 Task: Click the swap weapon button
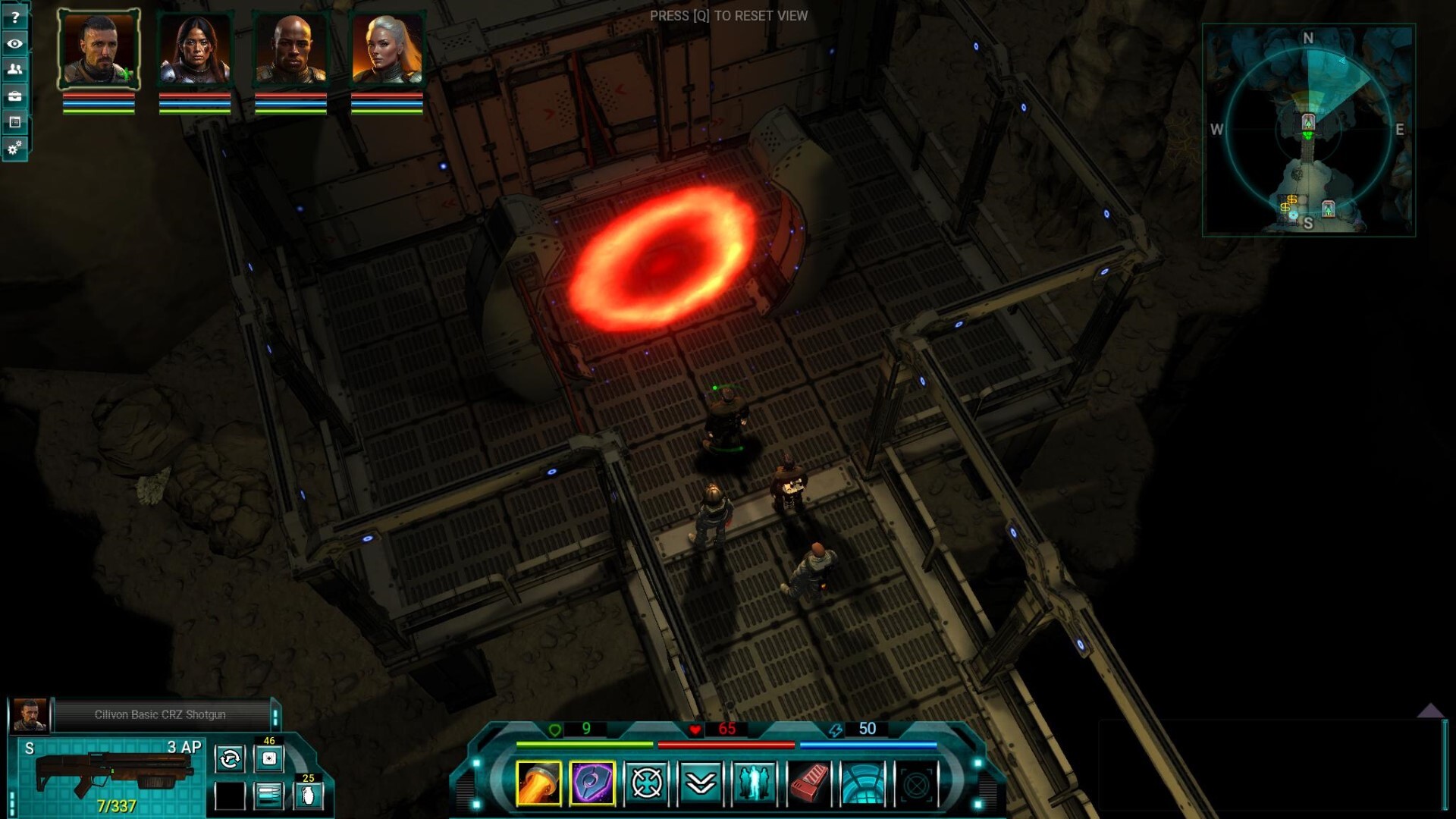tap(230, 758)
